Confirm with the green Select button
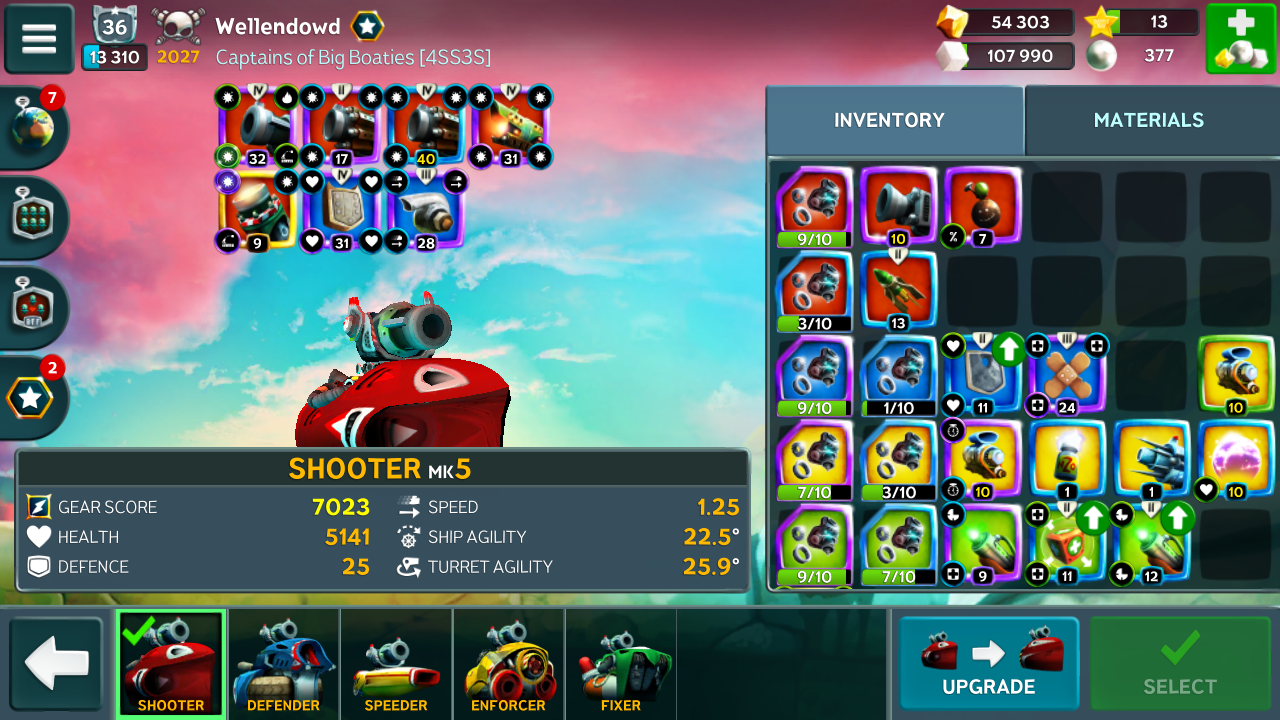This screenshot has width=1280, height=720. (1180, 664)
